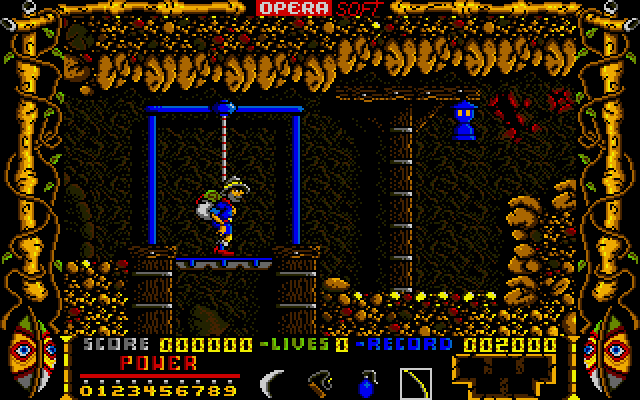This screenshot has width=640, height=400.
Task: Select the boomerang weapon icon
Action: (x=270, y=381)
